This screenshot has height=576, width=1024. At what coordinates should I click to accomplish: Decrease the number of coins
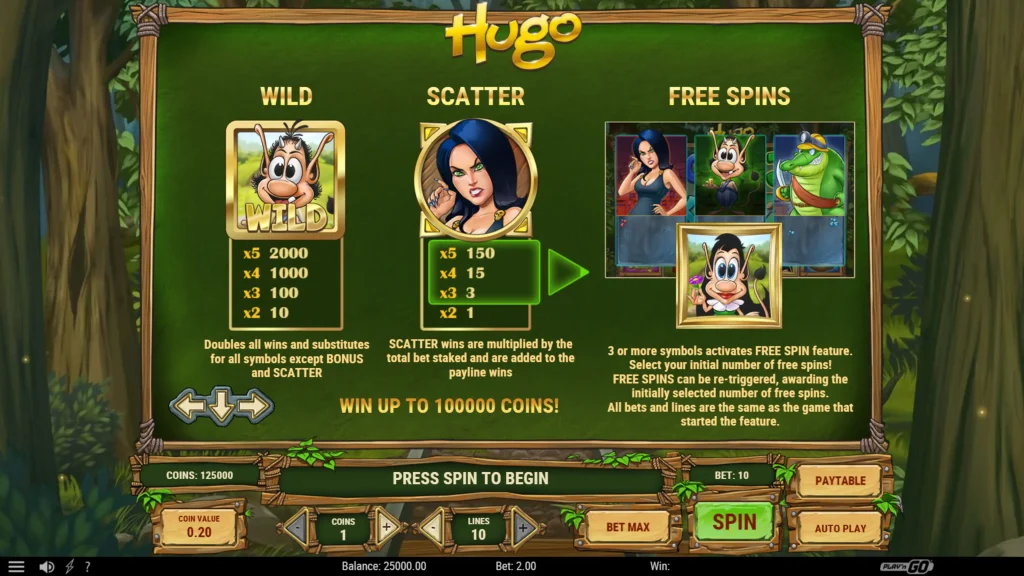tap(297, 527)
